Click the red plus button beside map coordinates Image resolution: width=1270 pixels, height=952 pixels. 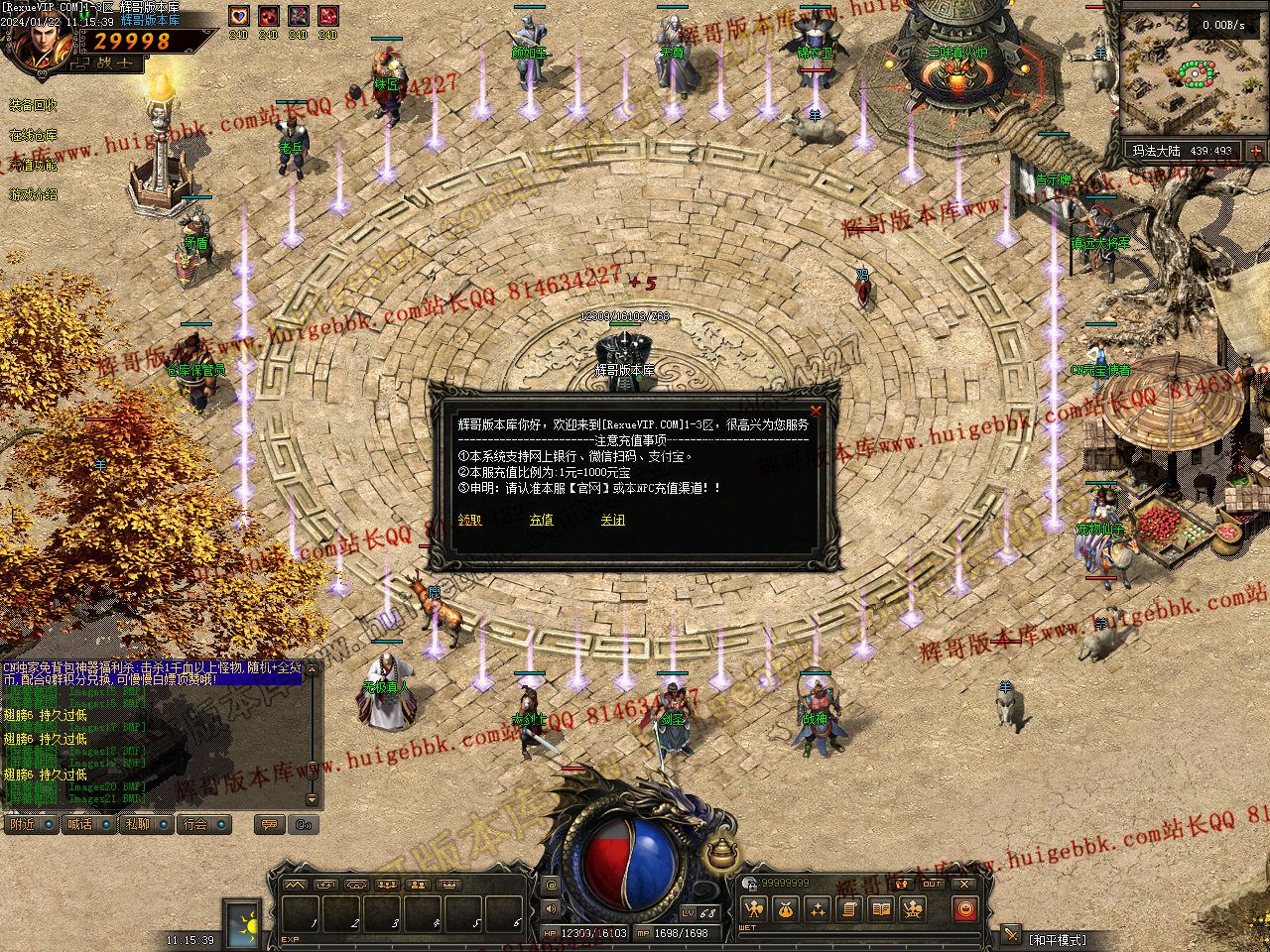pos(1256,152)
